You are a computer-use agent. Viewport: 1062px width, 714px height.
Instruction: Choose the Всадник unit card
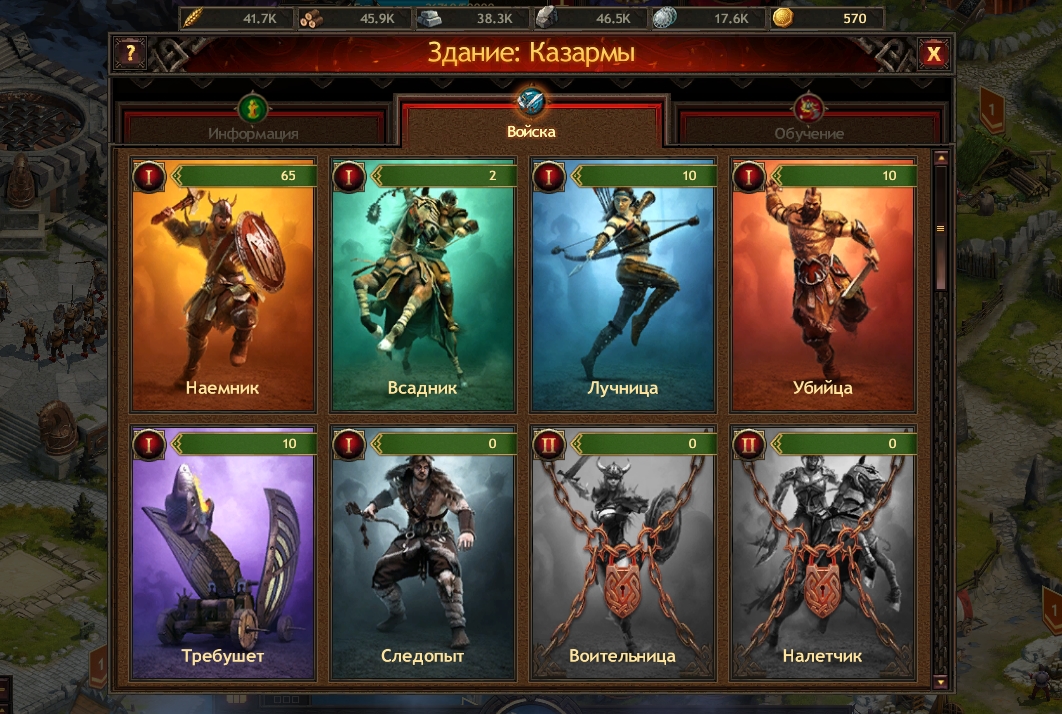[x=423, y=285]
